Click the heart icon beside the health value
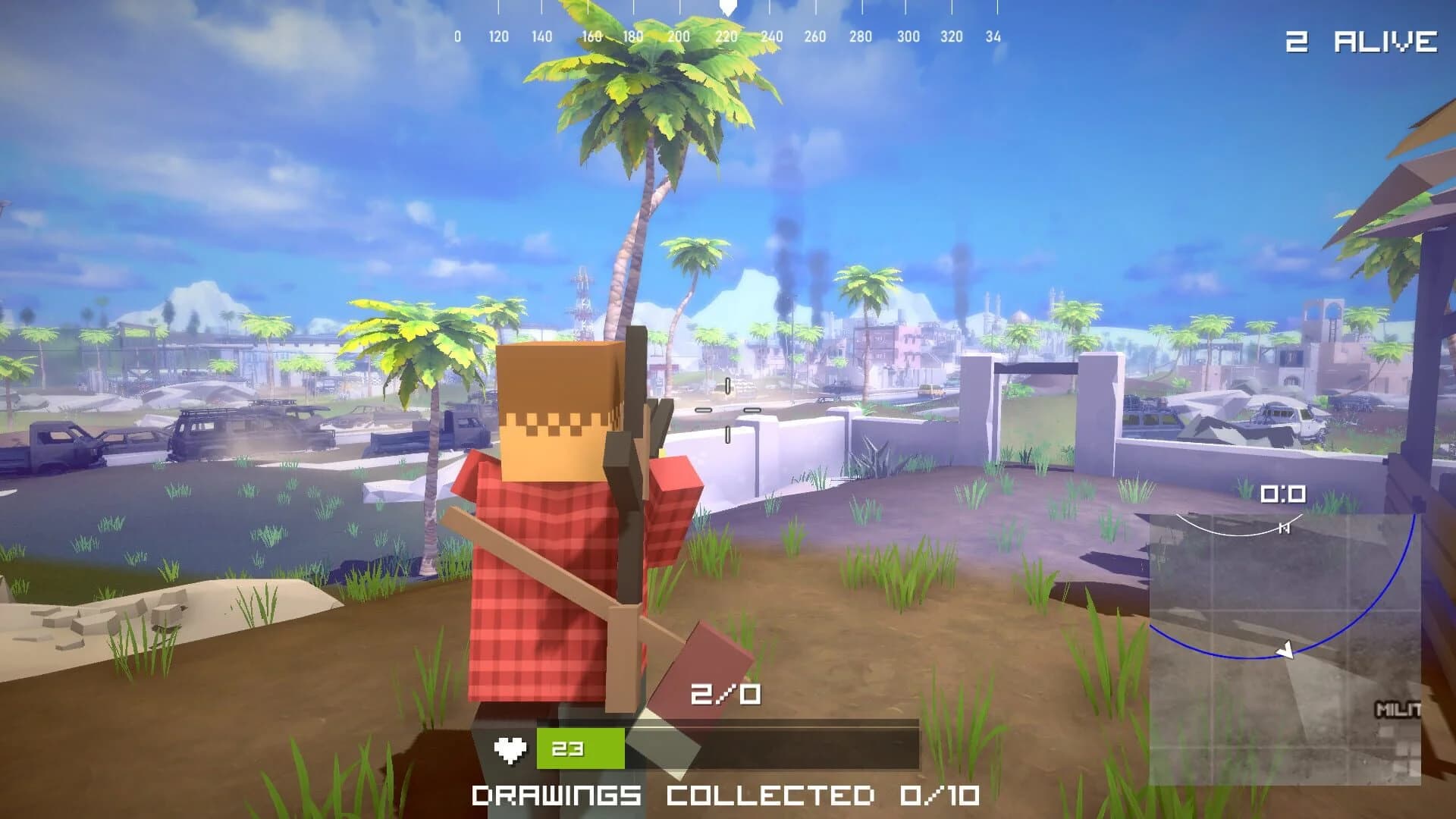Image resolution: width=1456 pixels, height=819 pixels. (512, 747)
